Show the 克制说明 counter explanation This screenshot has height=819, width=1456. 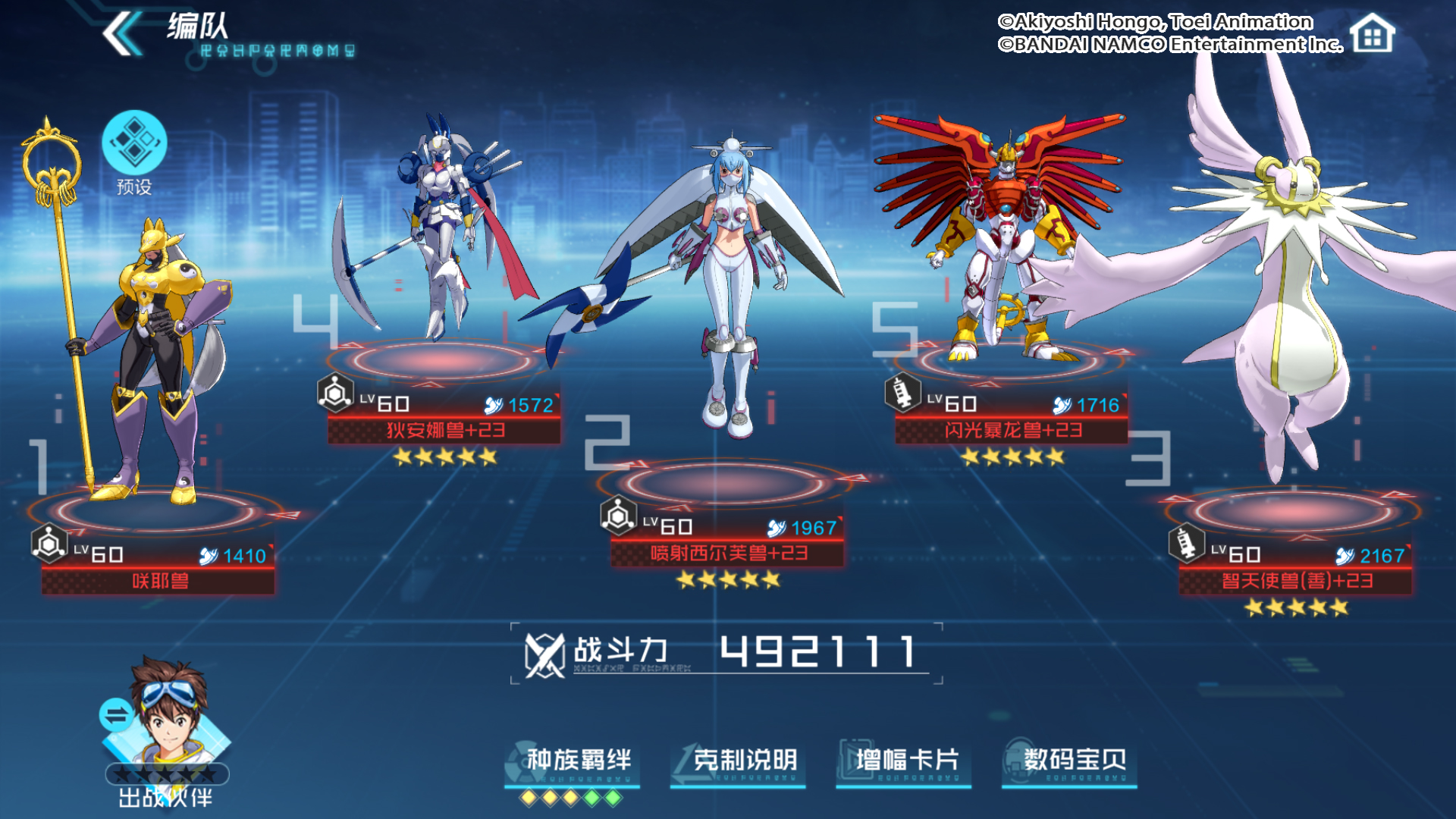tap(743, 760)
